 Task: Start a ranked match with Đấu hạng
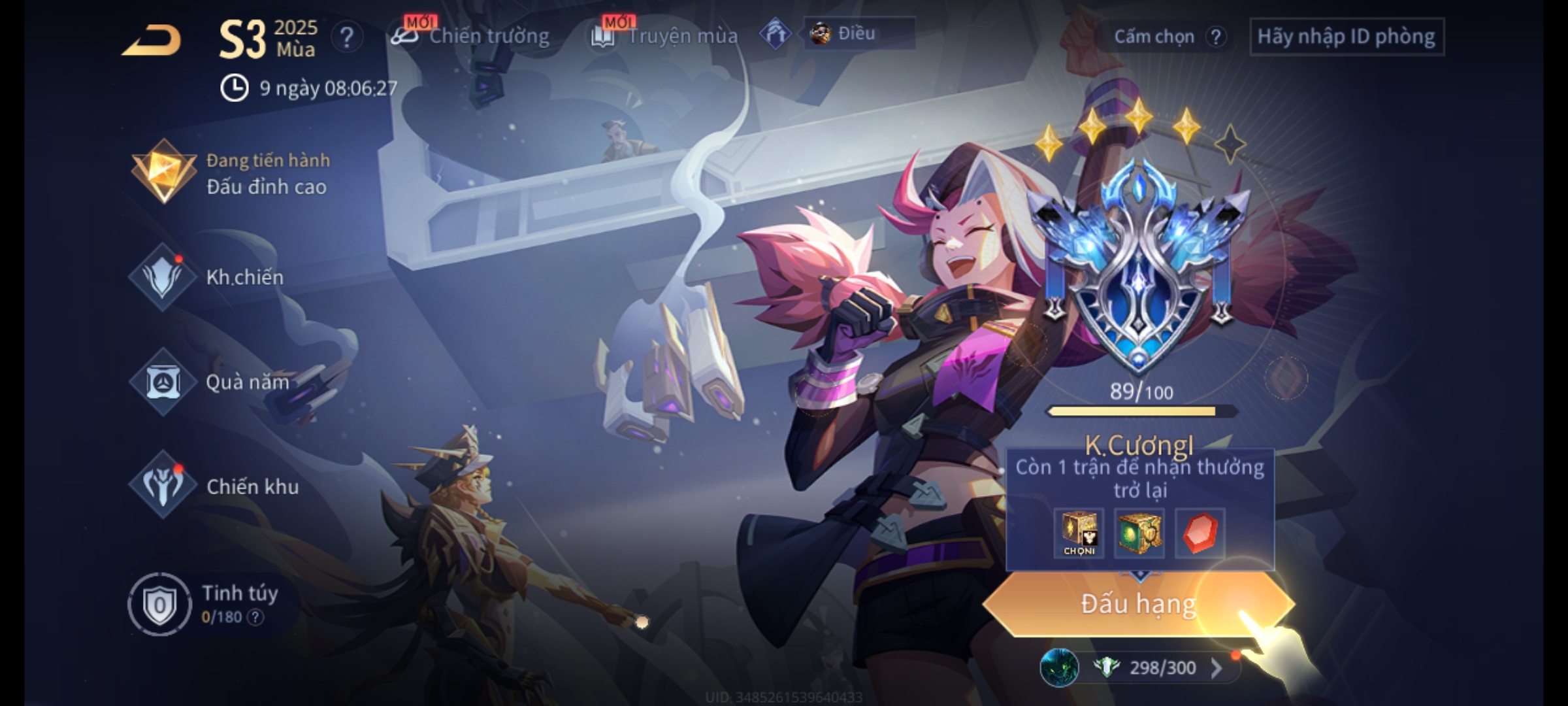click(x=1138, y=604)
